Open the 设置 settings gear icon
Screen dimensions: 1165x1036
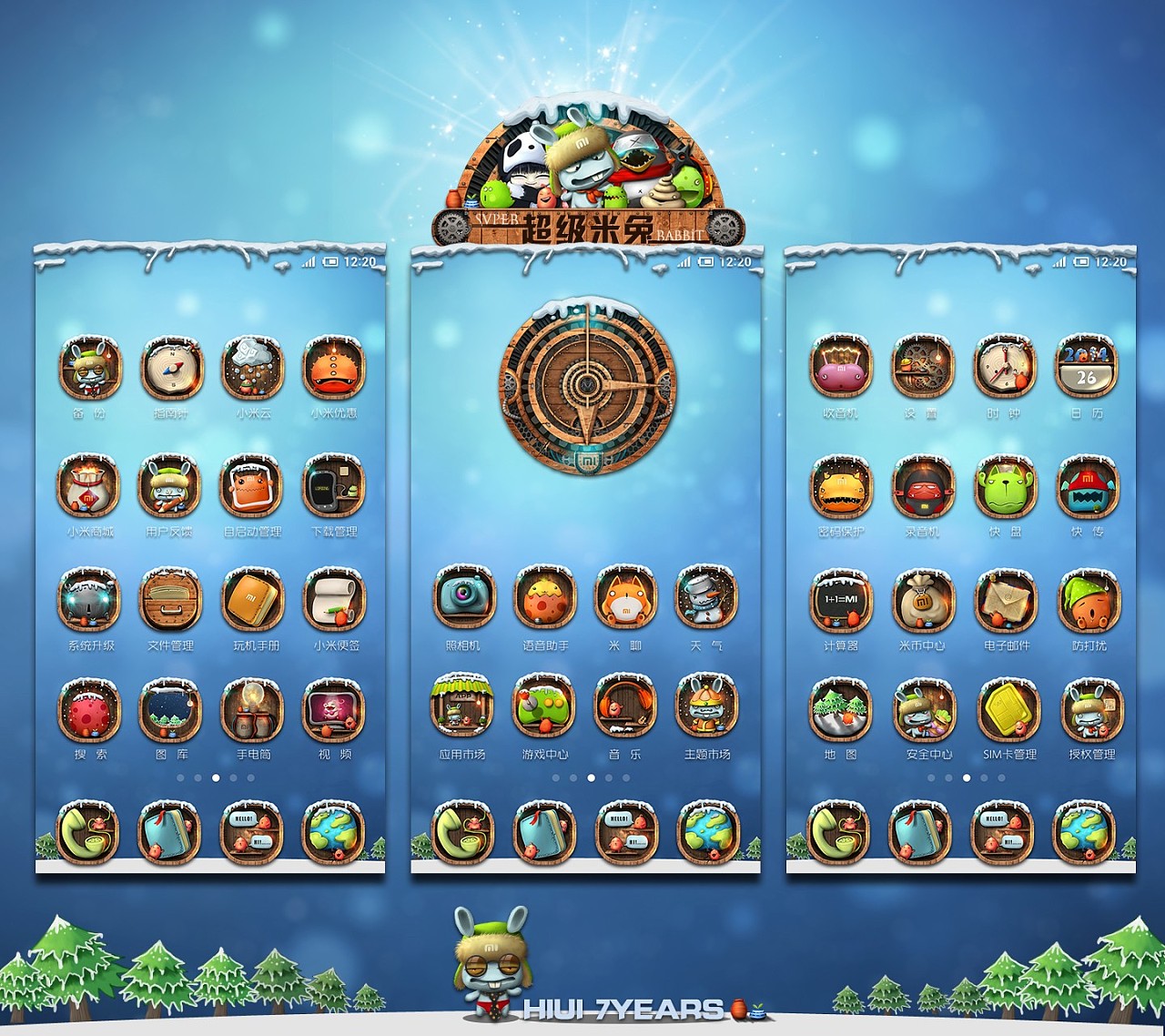coord(922,367)
